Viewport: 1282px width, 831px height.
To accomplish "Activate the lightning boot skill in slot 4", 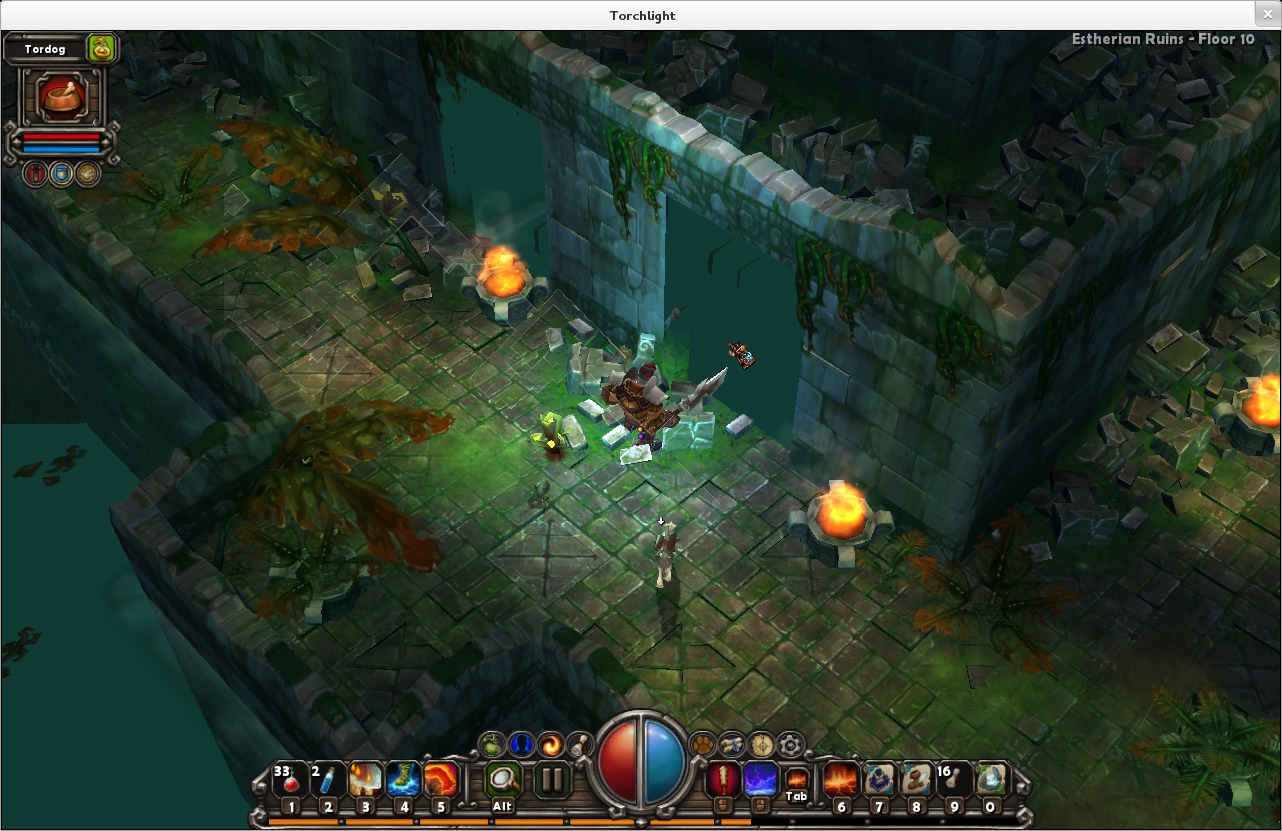I will tap(403, 780).
